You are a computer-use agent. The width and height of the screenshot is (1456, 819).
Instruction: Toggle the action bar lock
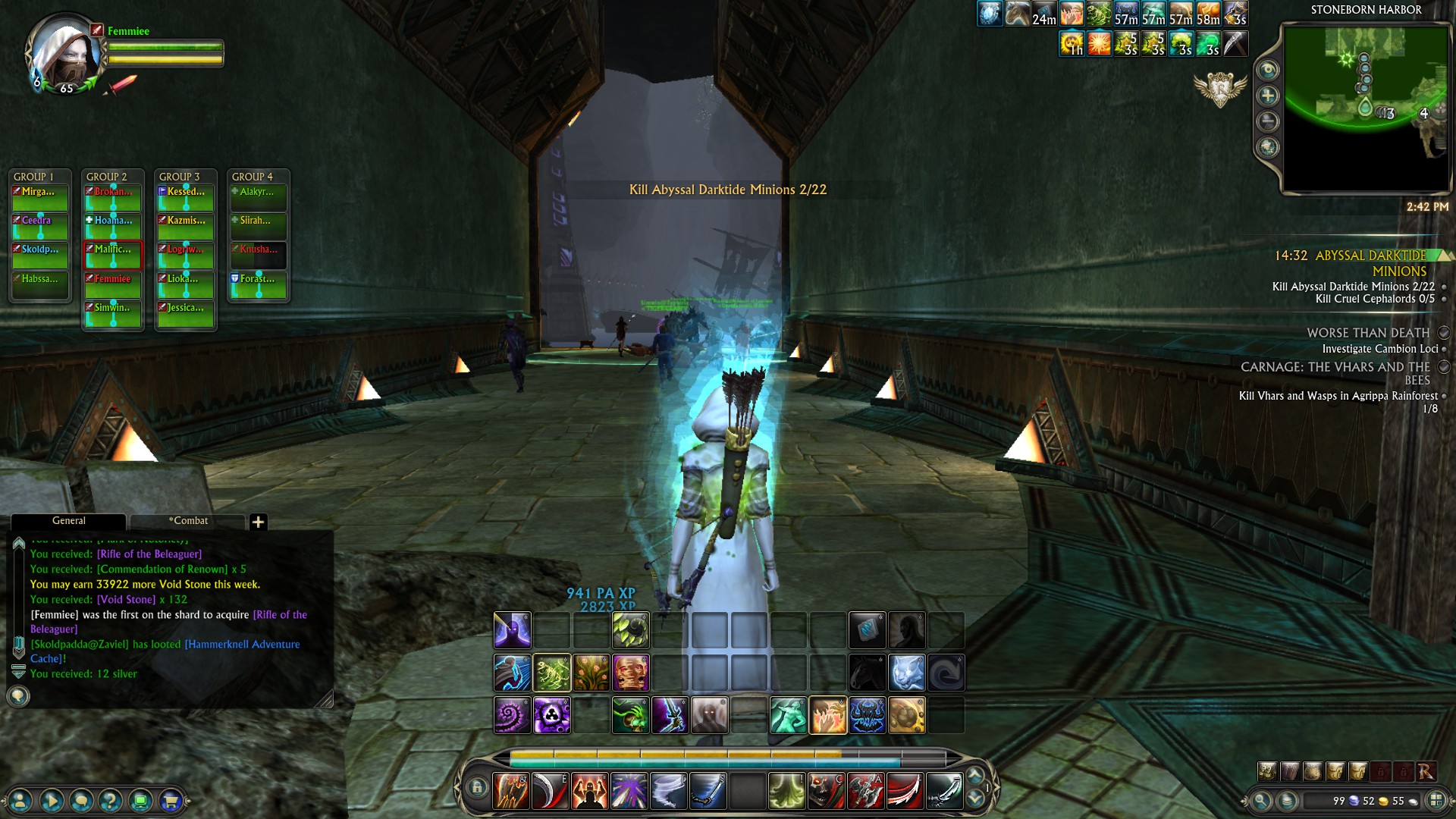click(x=477, y=787)
